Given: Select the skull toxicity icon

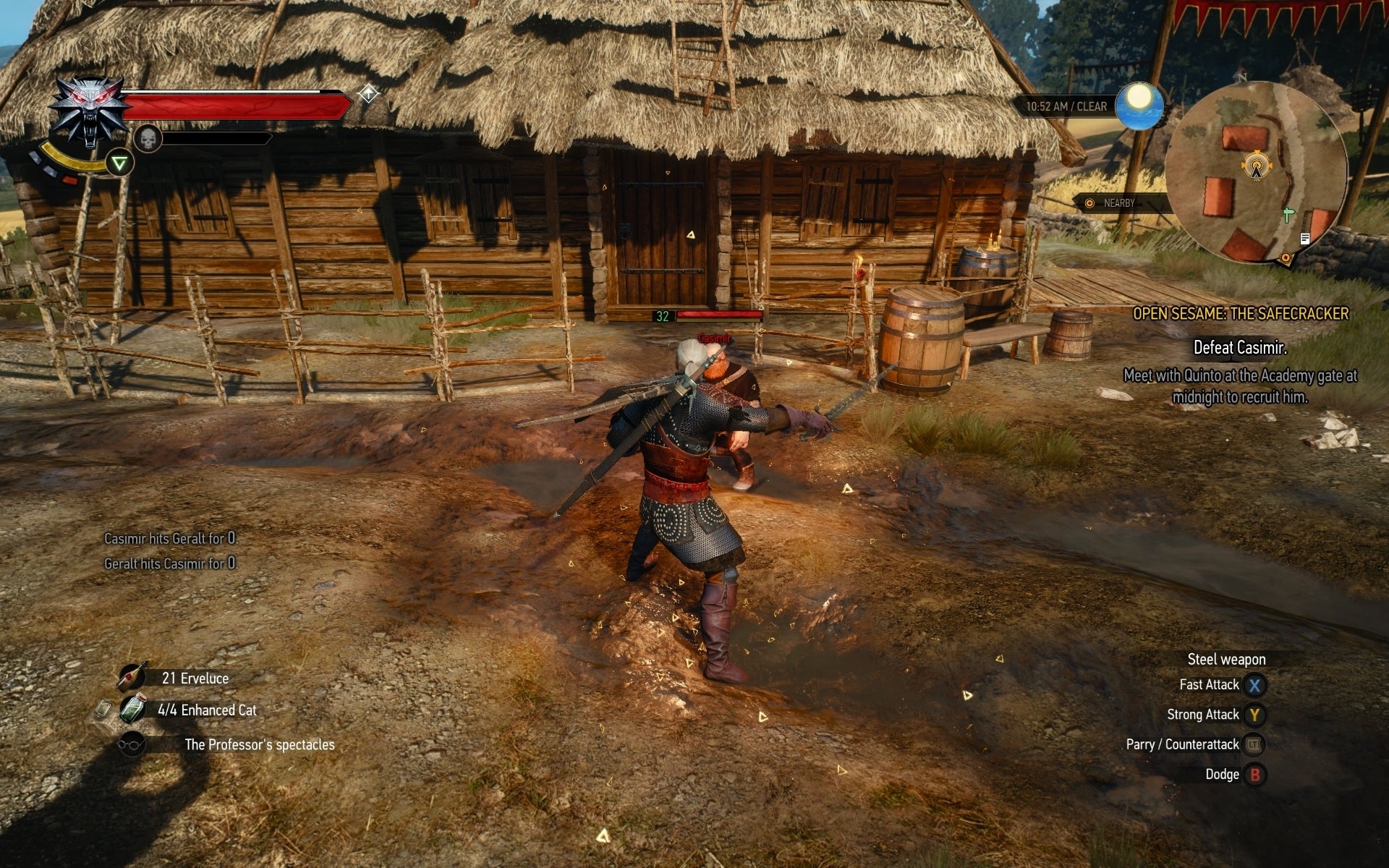Looking at the screenshot, I should click(x=148, y=140).
